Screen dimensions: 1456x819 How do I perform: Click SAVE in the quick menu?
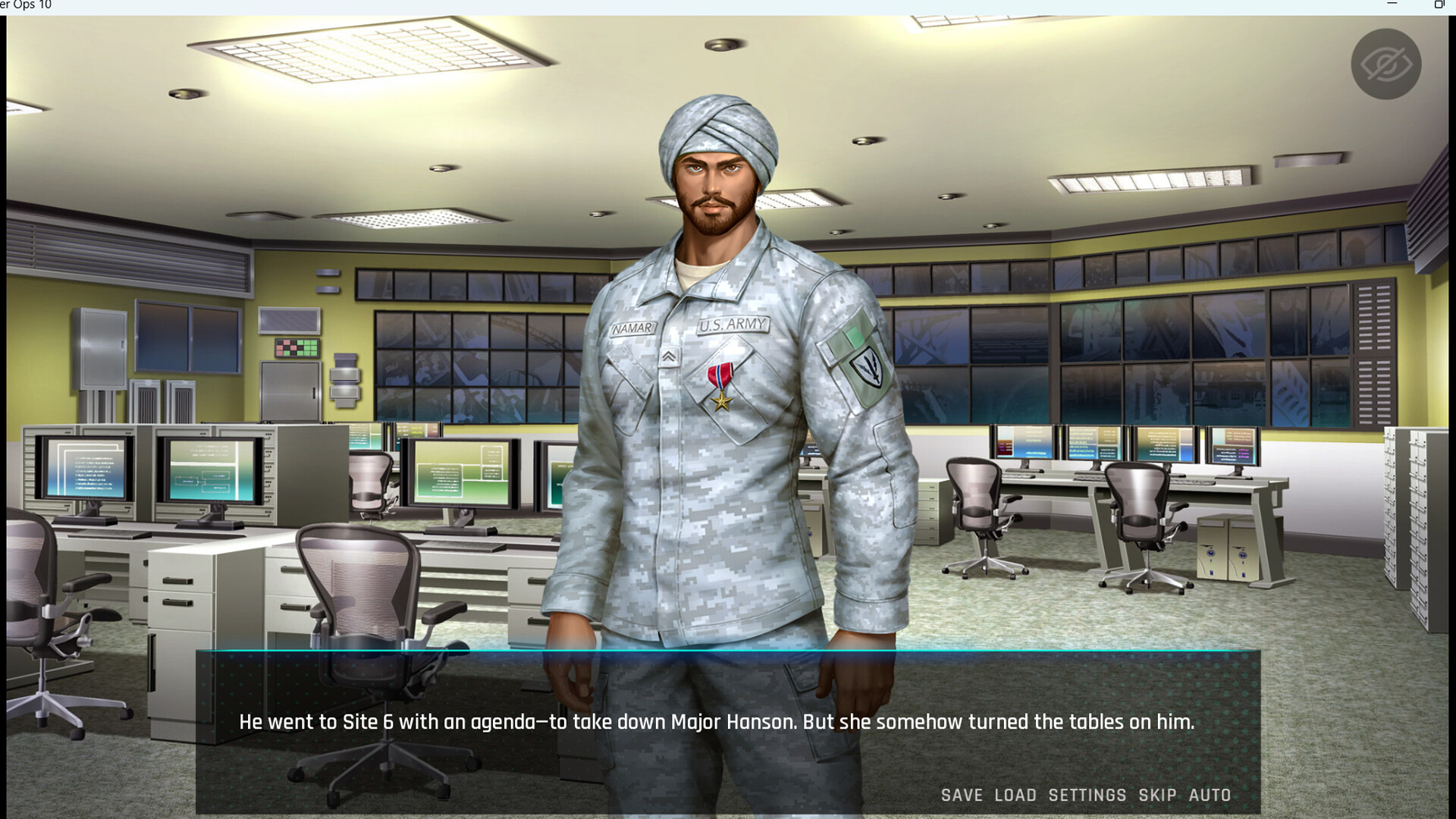[960, 795]
